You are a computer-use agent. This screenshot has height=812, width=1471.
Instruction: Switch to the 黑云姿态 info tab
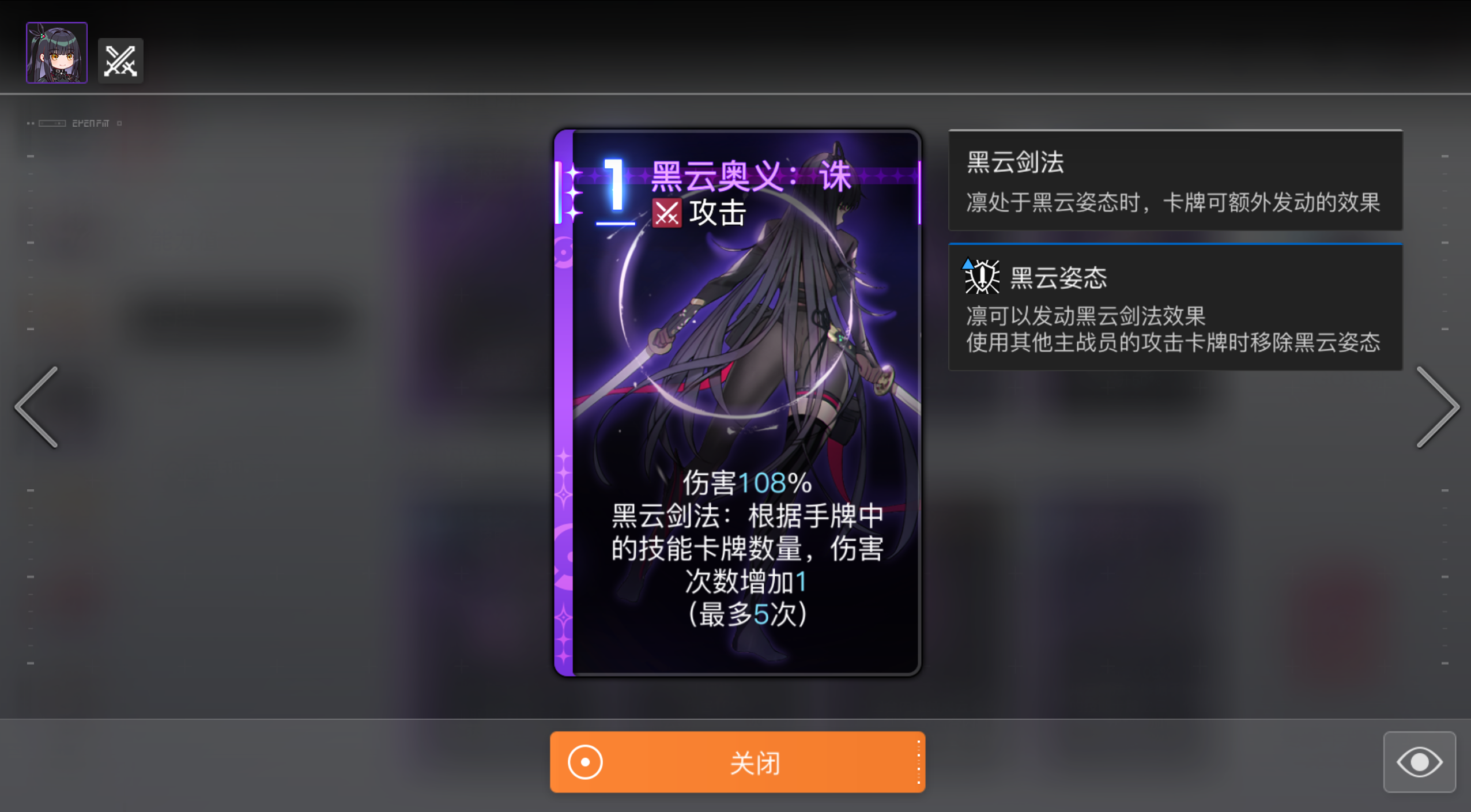tap(1175, 306)
